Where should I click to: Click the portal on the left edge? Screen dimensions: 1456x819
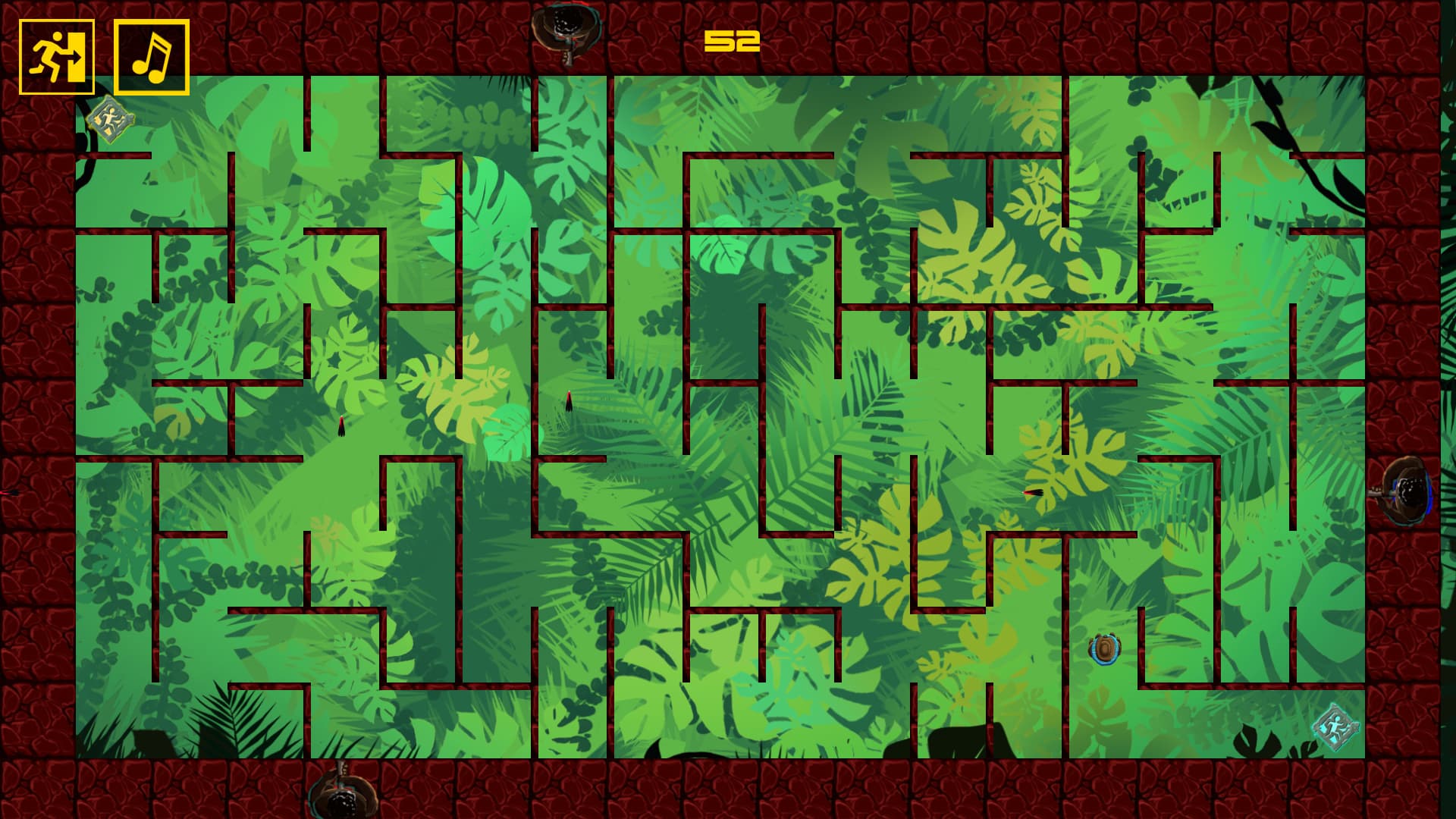pyautogui.click(x=9, y=493)
